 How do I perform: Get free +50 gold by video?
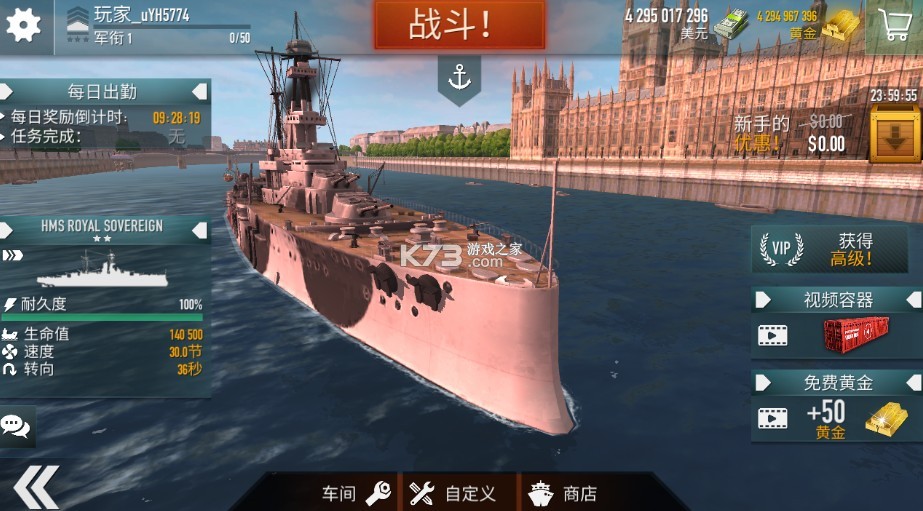pyautogui.click(x=836, y=417)
